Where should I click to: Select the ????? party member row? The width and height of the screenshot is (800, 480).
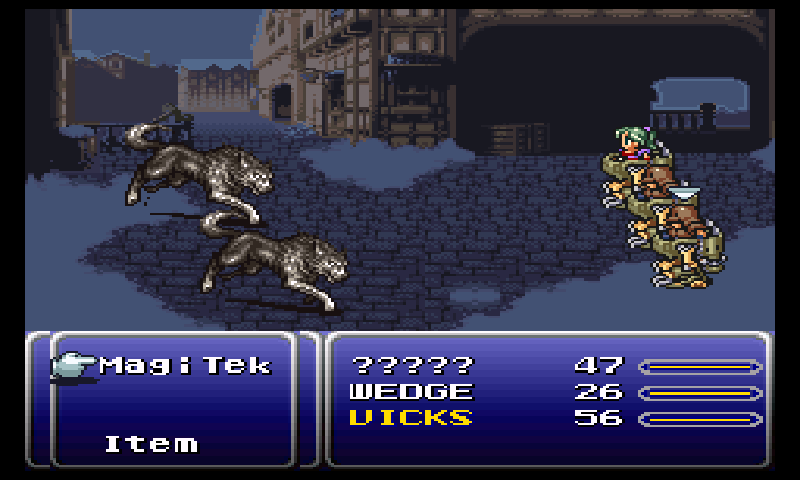[411, 366]
